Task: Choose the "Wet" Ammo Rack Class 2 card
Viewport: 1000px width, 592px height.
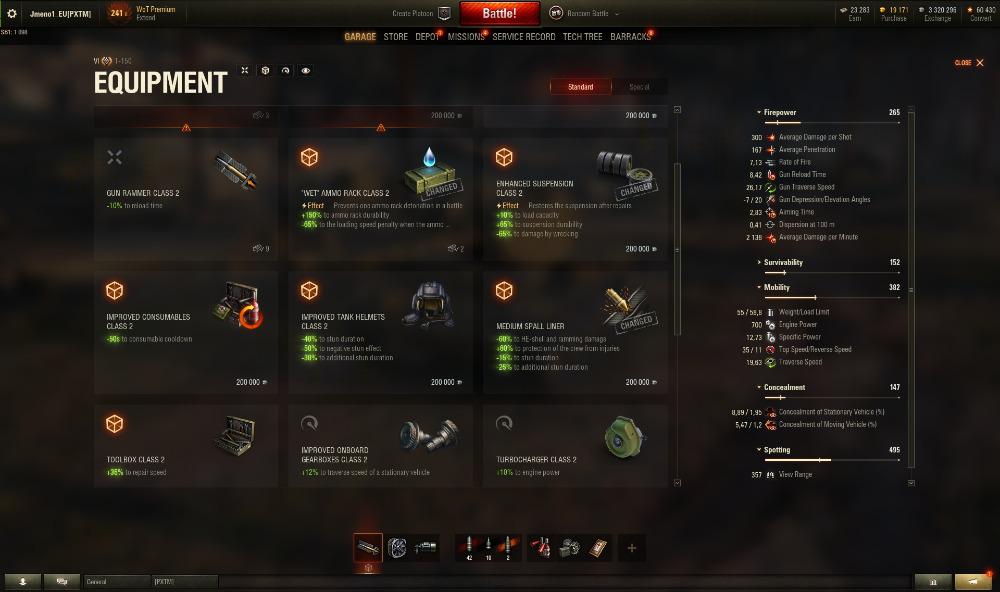Action: pyautogui.click(x=380, y=199)
